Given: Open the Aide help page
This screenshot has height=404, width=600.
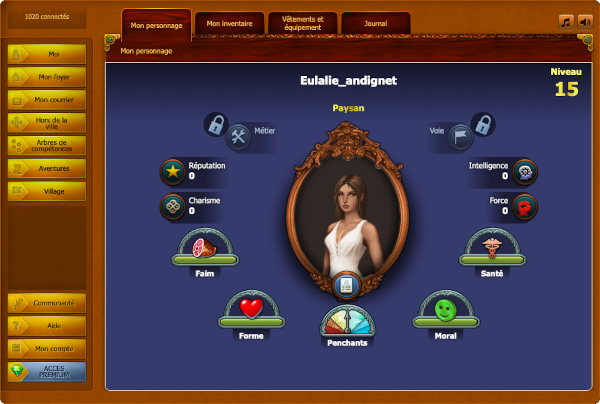Looking at the screenshot, I should [x=47, y=326].
